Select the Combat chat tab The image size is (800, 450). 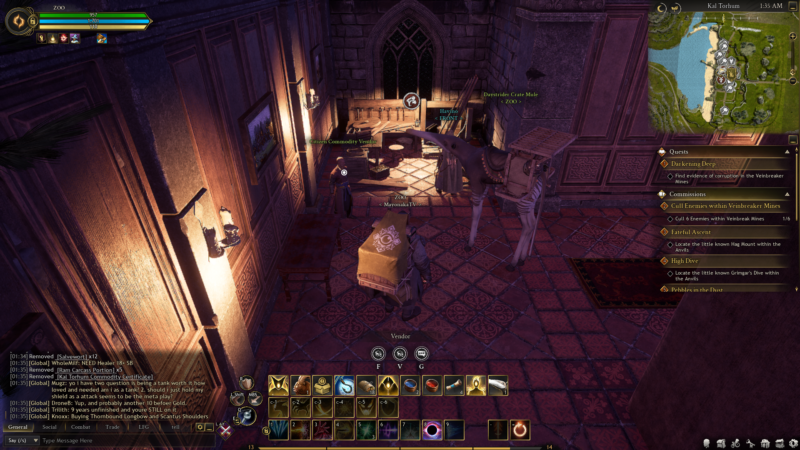(x=80, y=426)
